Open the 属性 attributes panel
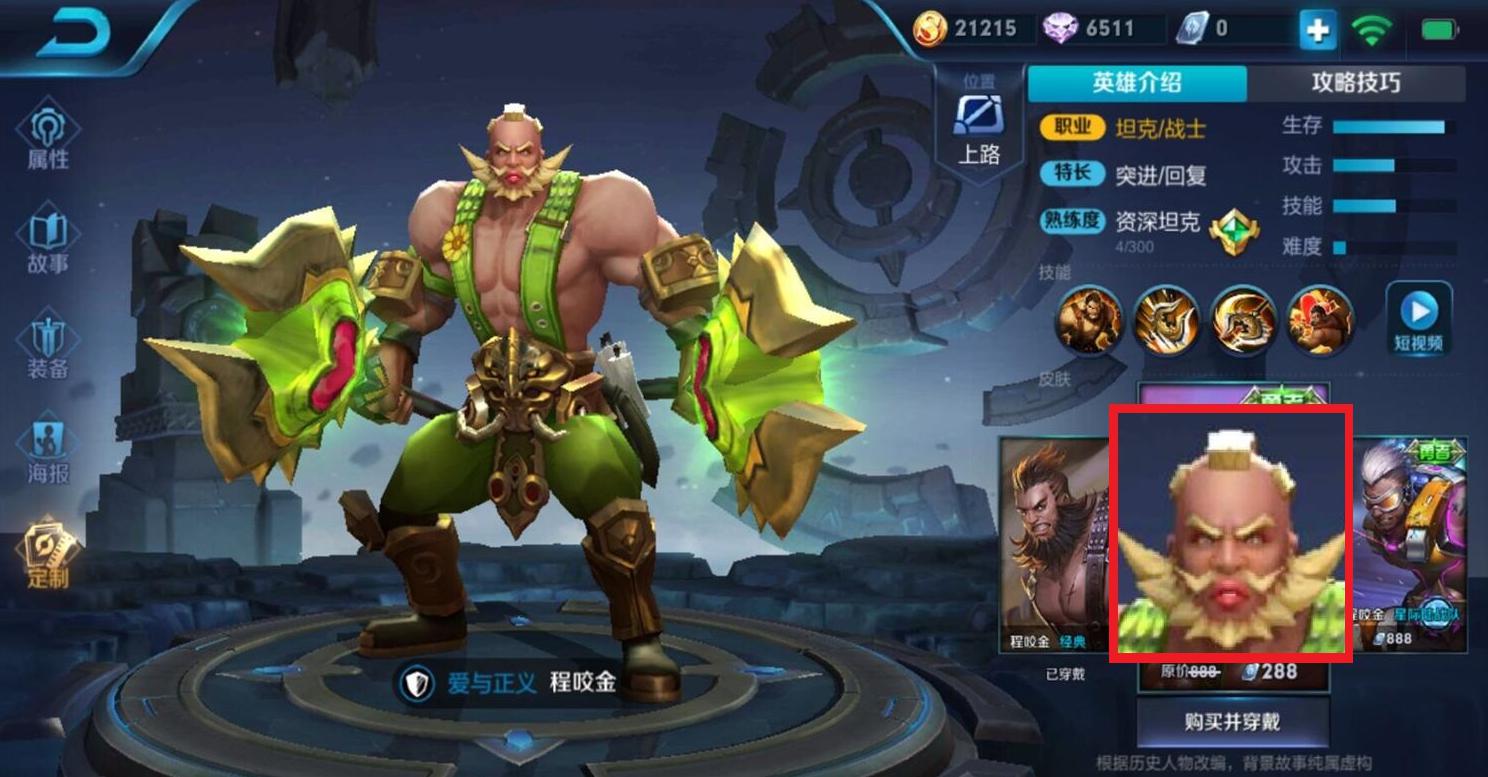Image resolution: width=1488 pixels, height=777 pixels. pyautogui.click(x=48, y=138)
